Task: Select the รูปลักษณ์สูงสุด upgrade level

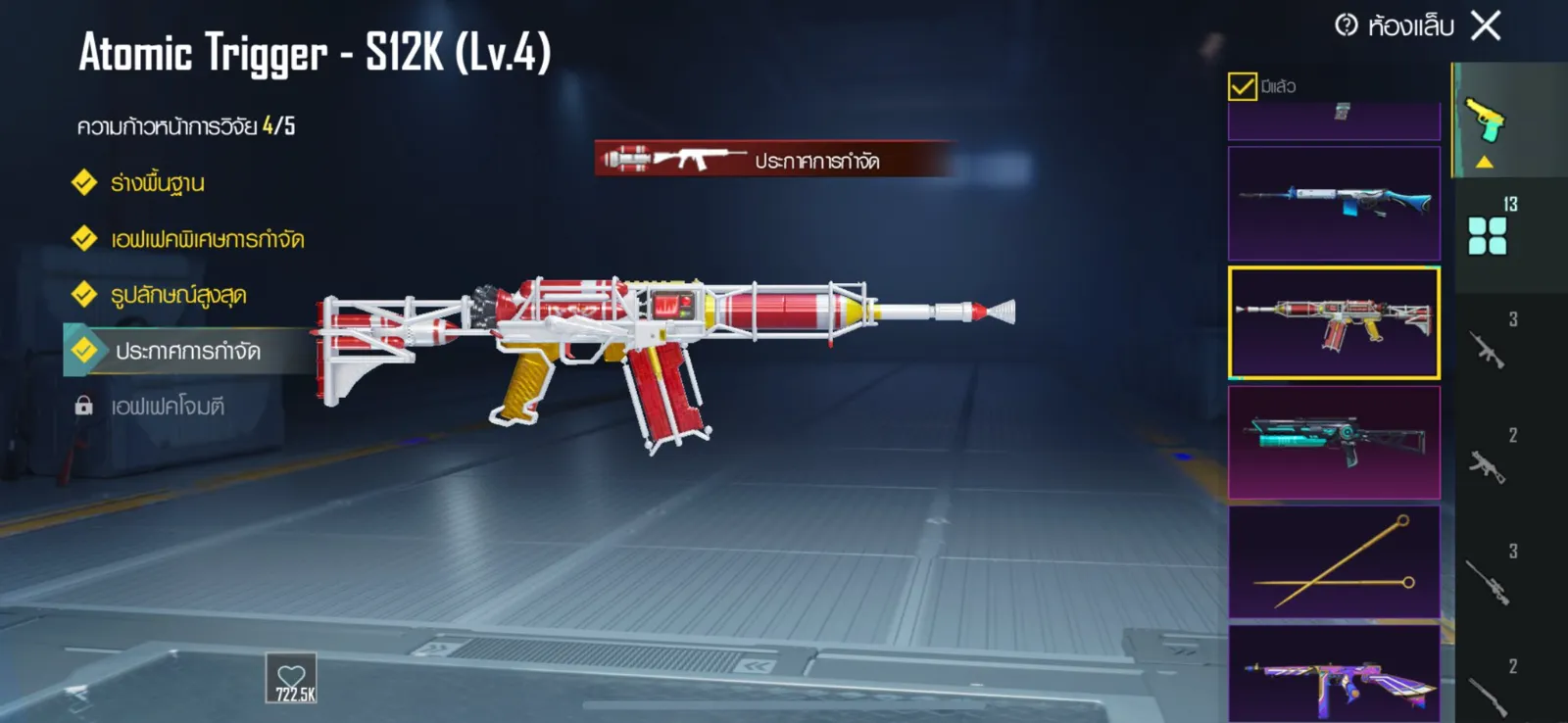Action: click(x=177, y=295)
